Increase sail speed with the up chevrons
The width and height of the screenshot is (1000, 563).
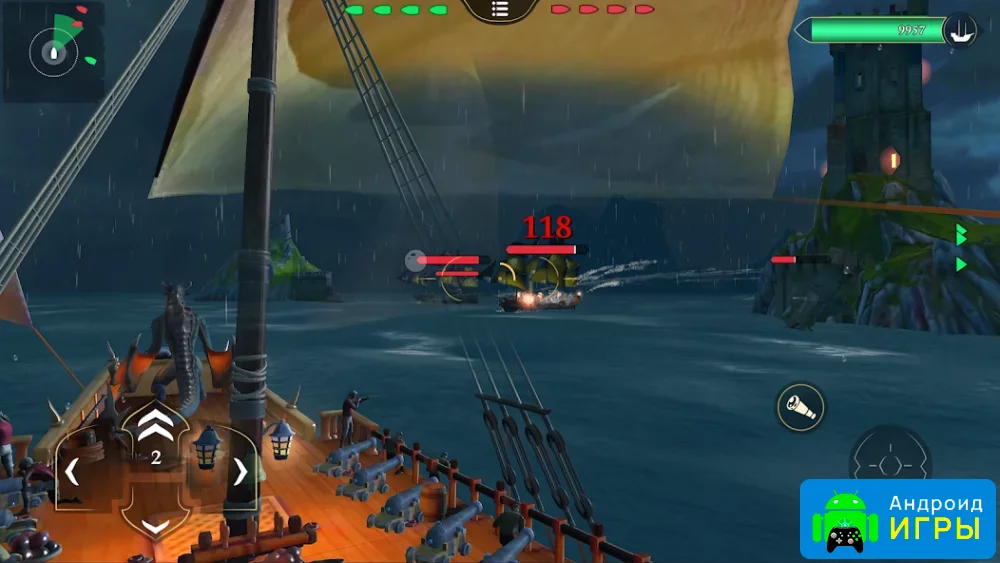pyautogui.click(x=155, y=426)
